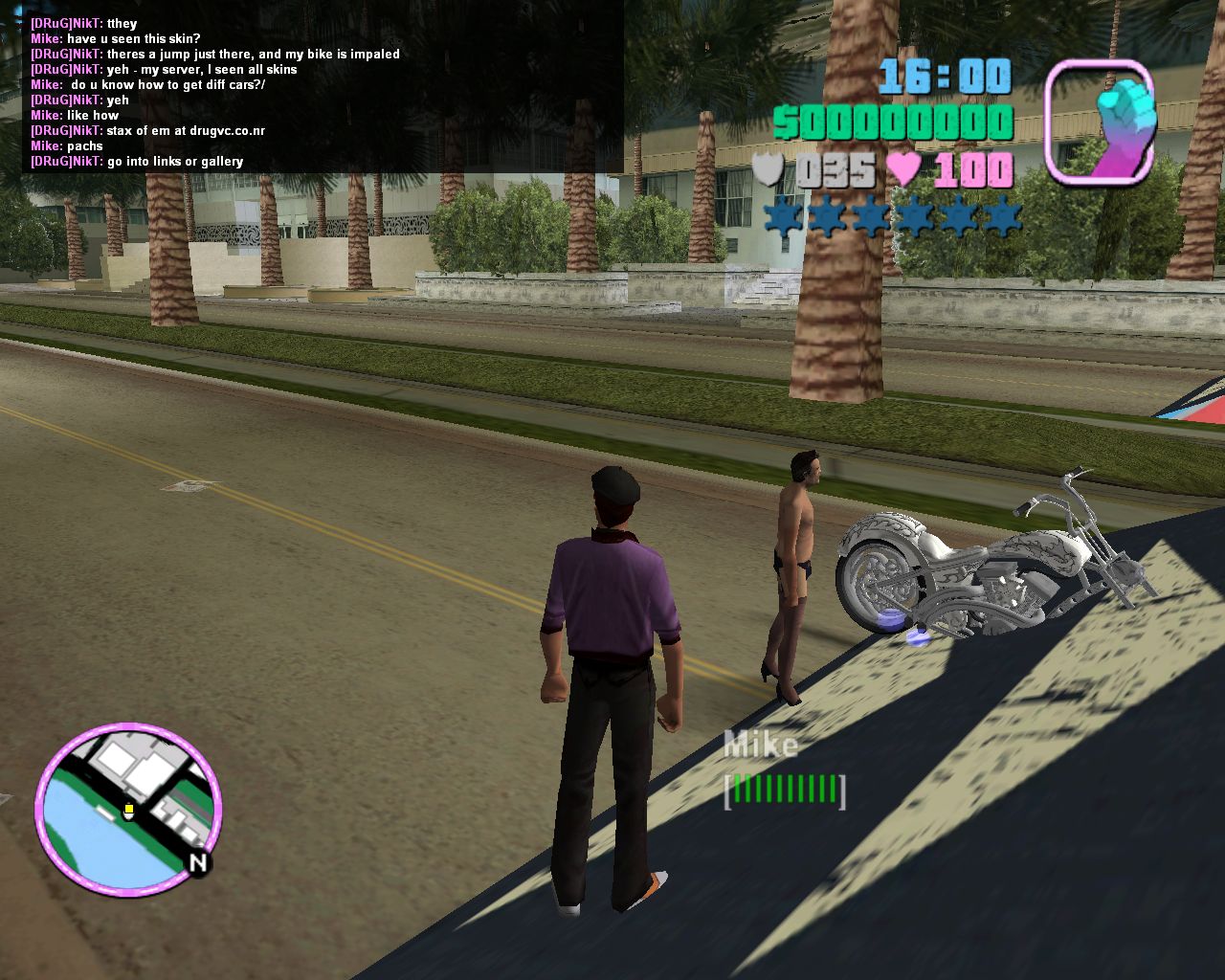Click the radar's north N indicator
The width and height of the screenshot is (1225, 980).
(x=198, y=863)
